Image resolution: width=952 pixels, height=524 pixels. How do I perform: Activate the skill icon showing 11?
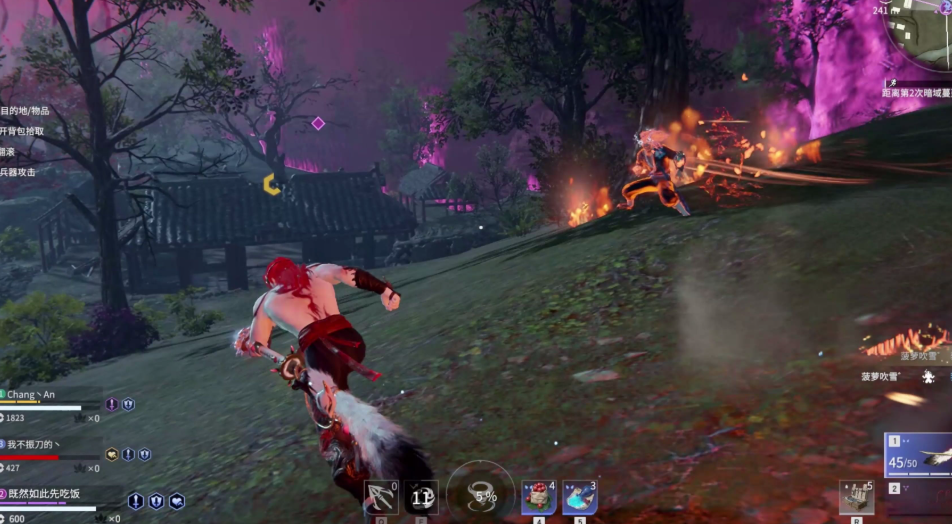pos(421,497)
